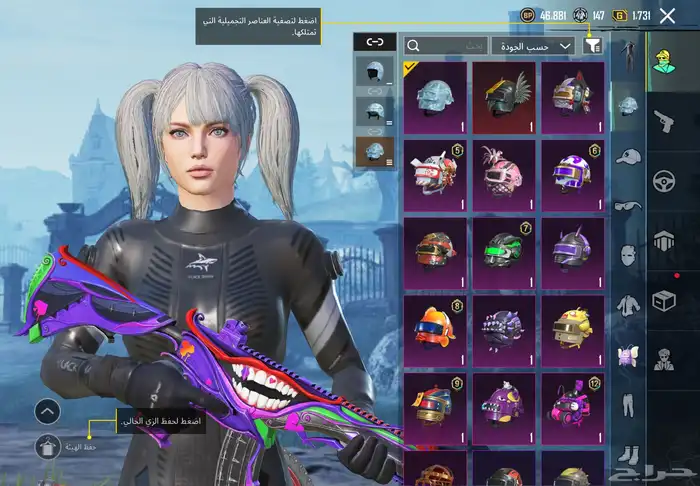This screenshot has width=700, height=486.
Task: Switch to the cap headwear subcategory
Action: pyautogui.click(x=627, y=157)
